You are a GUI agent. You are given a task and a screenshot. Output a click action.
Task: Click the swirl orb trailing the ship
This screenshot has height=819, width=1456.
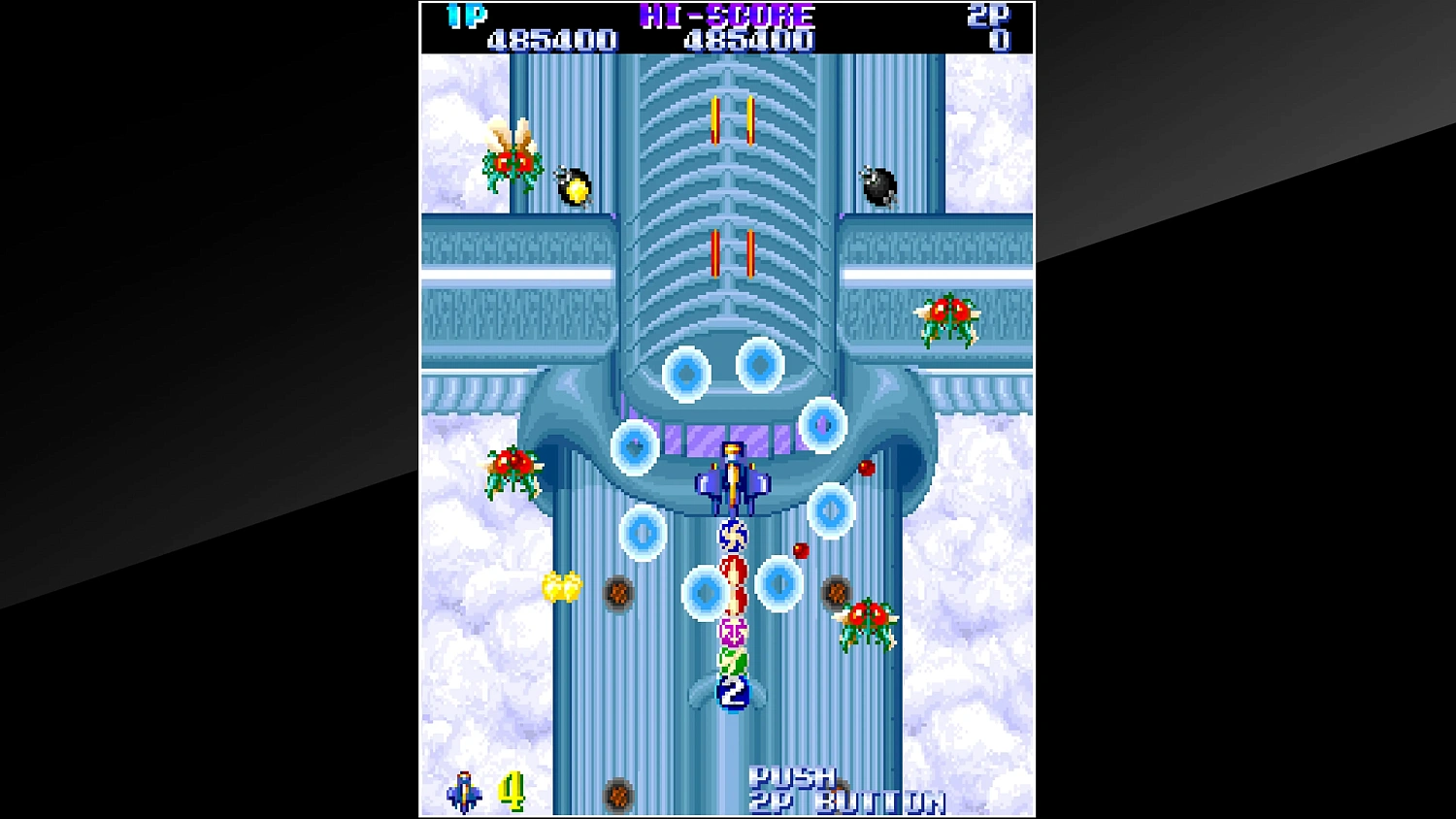733,534
